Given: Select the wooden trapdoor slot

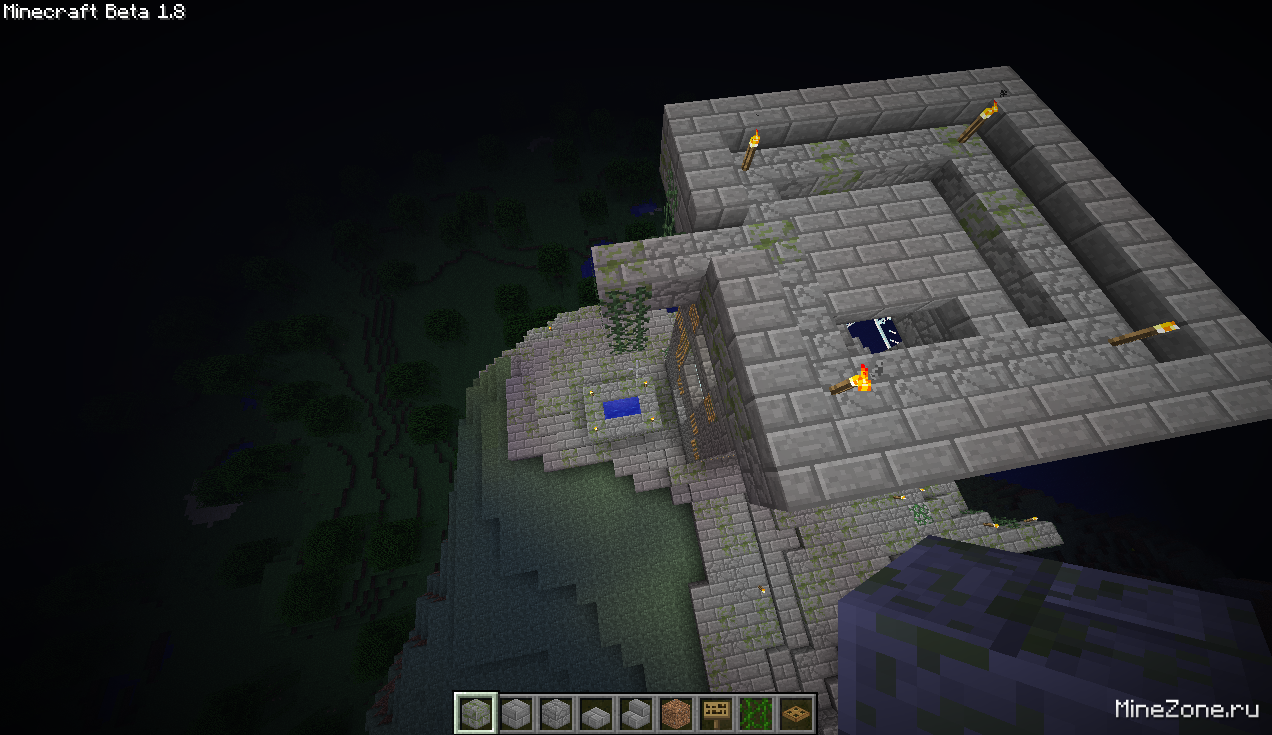Looking at the screenshot, I should [x=796, y=713].
